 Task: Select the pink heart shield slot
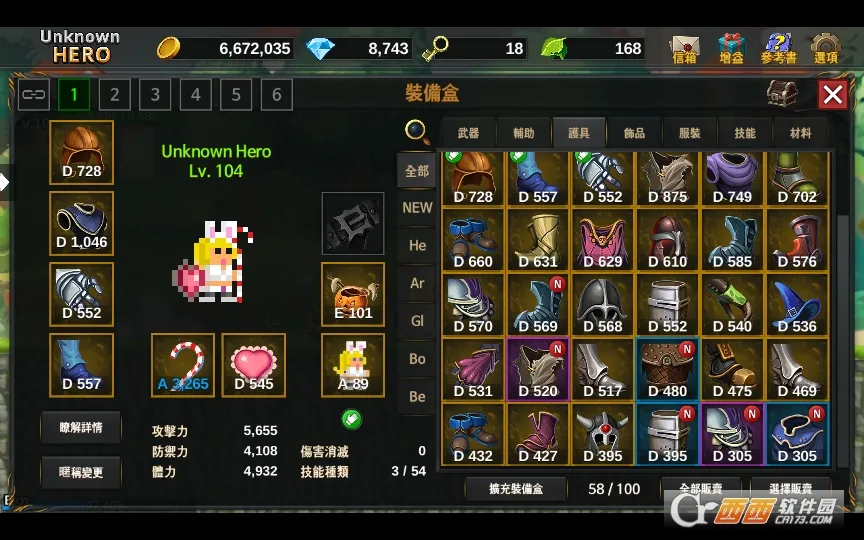pyautogui.click(x=253, y=365)
